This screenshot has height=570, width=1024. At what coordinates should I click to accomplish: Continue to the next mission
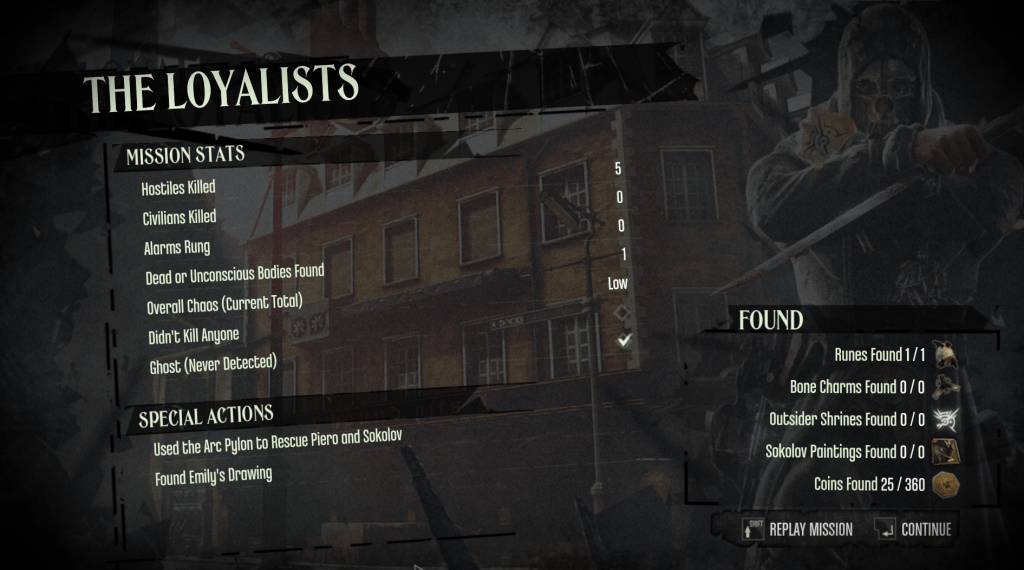tap(913, 529)
